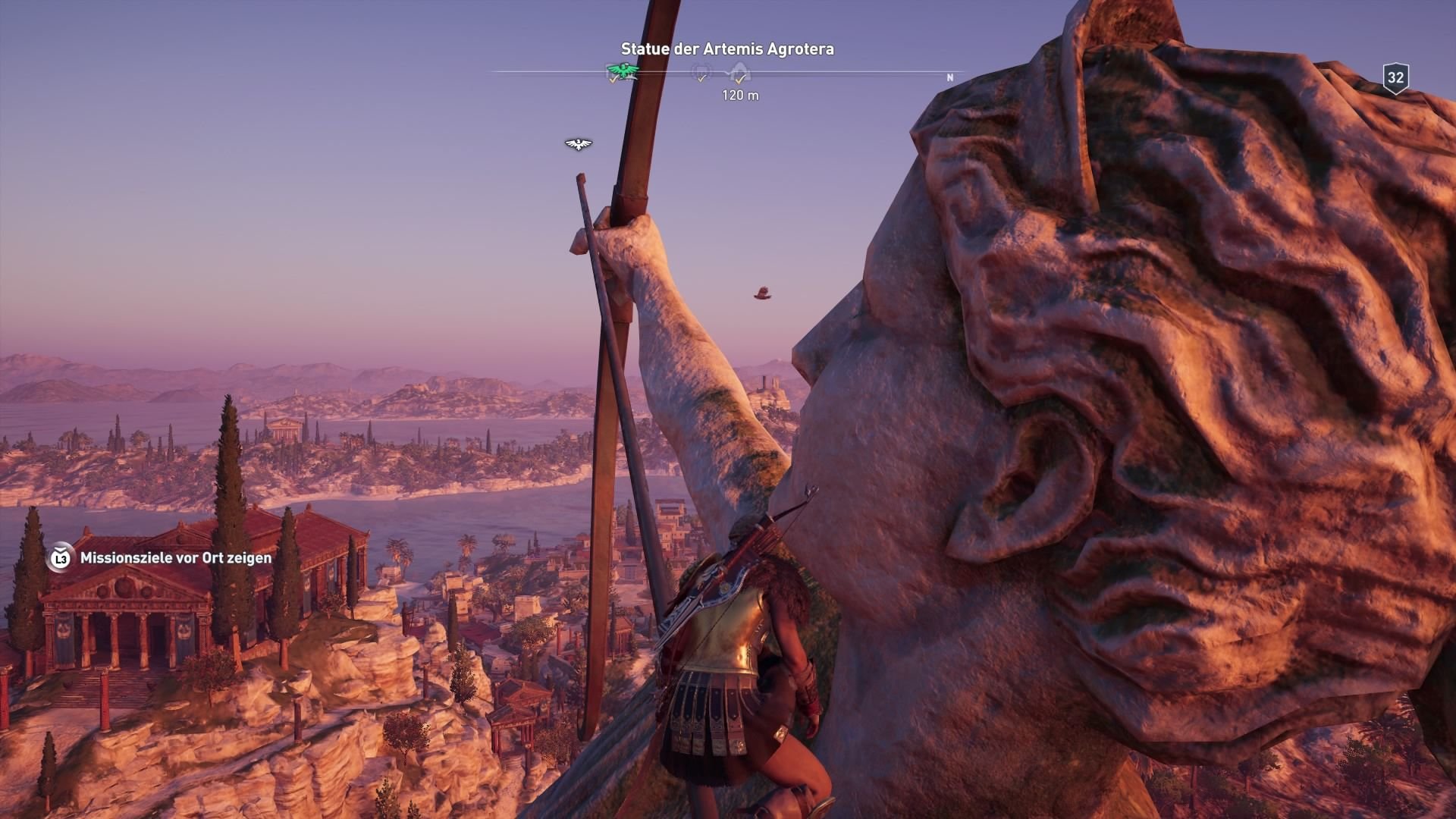Screen dimensions: 1456x819
Task: Click along the compass progress bar line
Action: tap(834, 72)
